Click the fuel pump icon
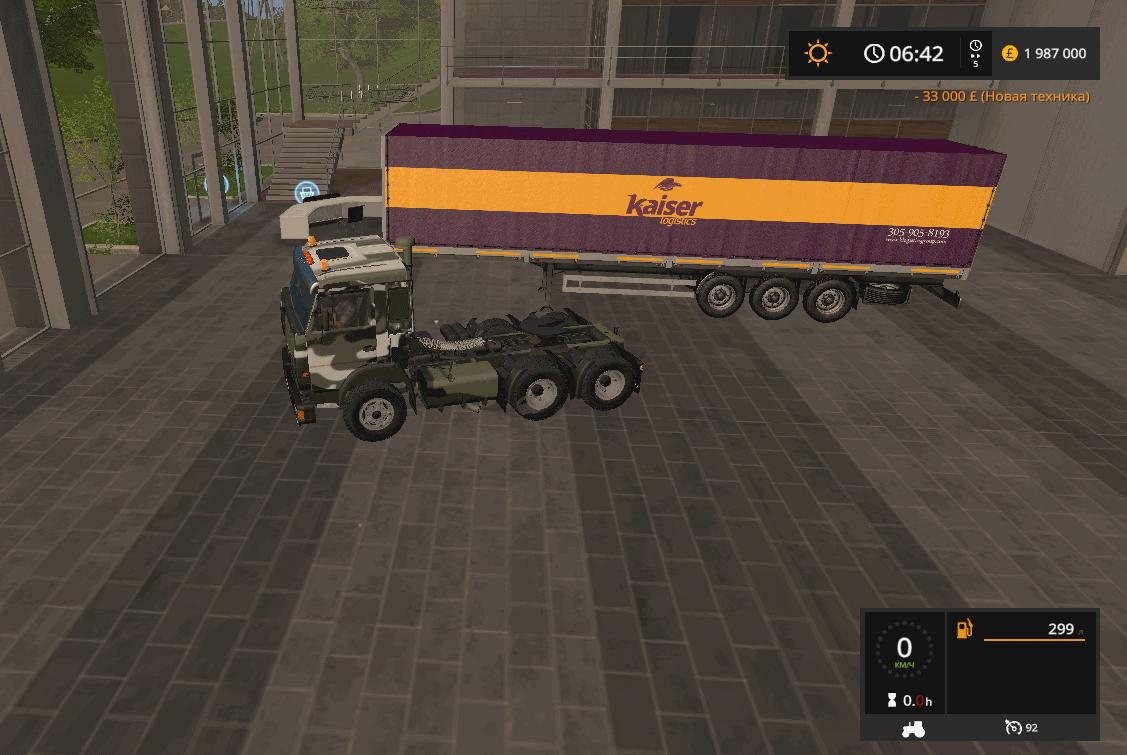 click(x=965, y=629)
